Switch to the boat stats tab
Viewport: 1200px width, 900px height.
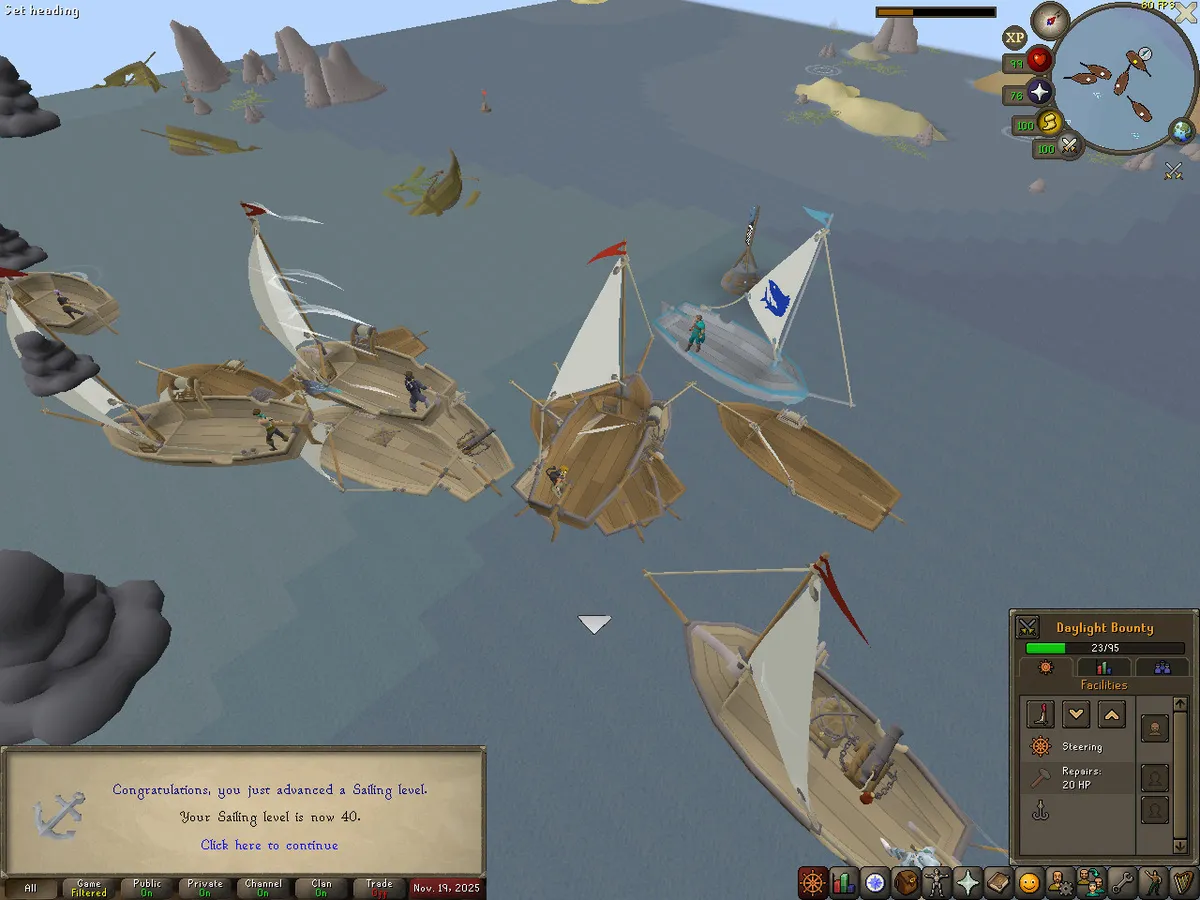point(1104,667)
